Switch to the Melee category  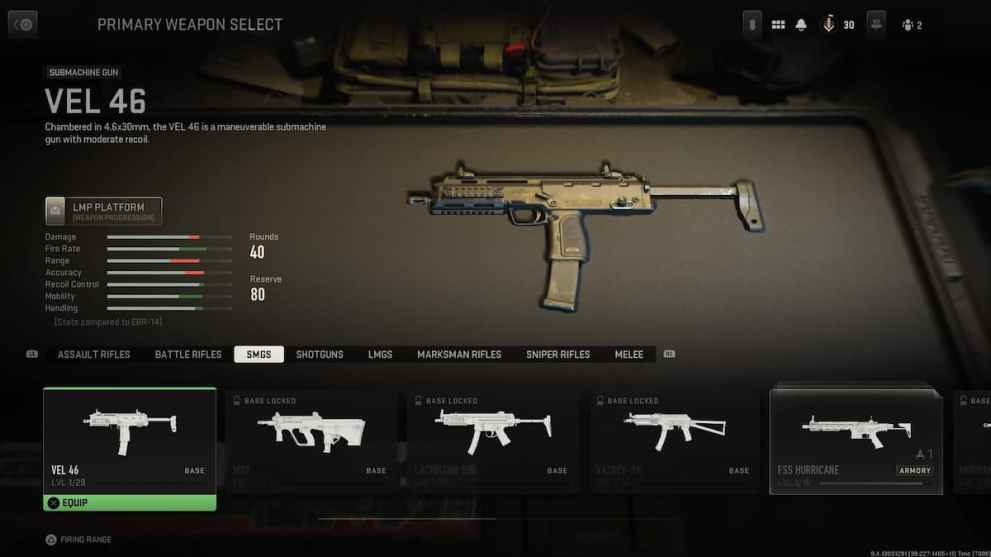coord(629,354)
